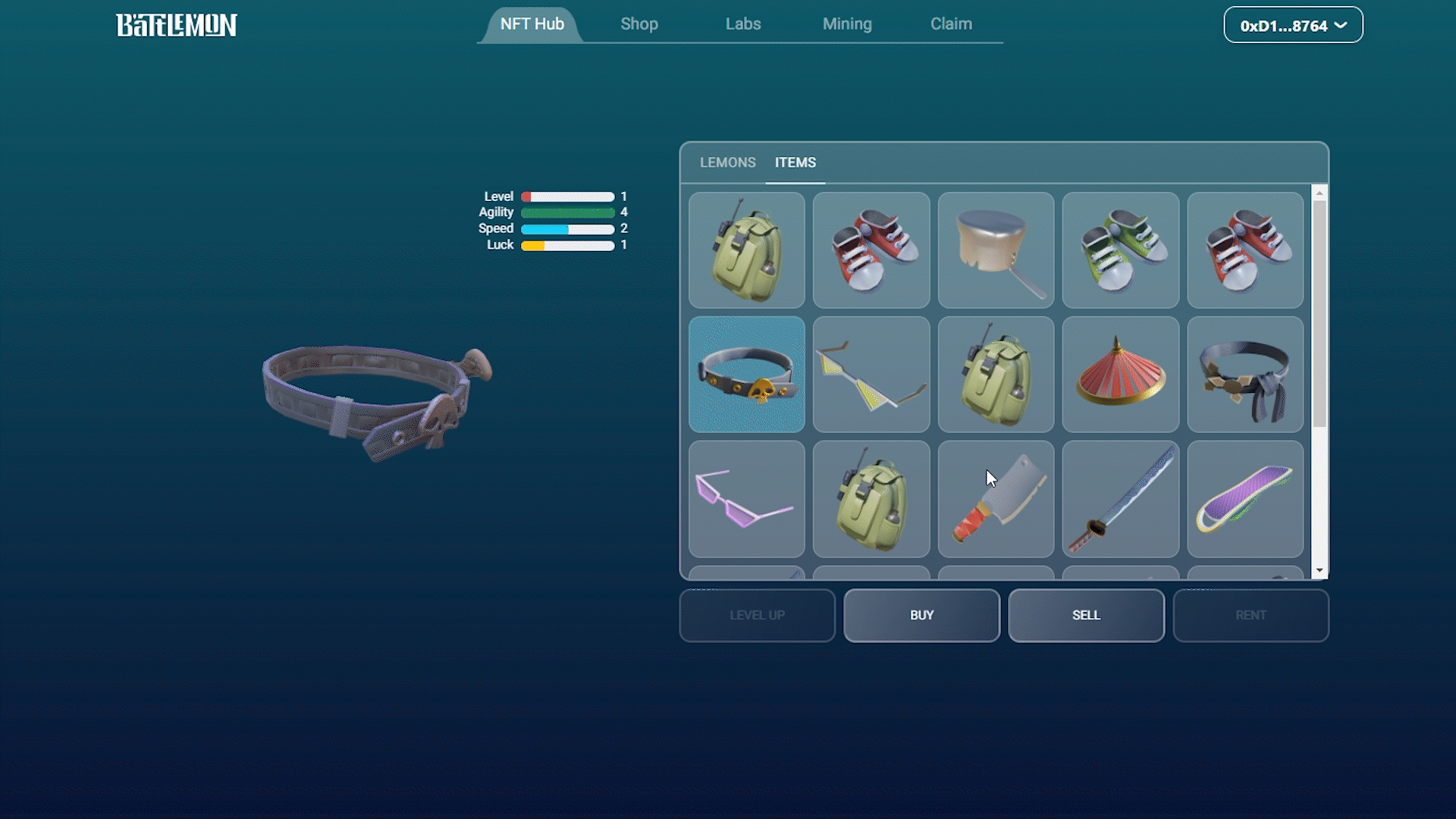Select the NFT Hub tab
The width and height of the screenshot is (1456, 819).
532,24
